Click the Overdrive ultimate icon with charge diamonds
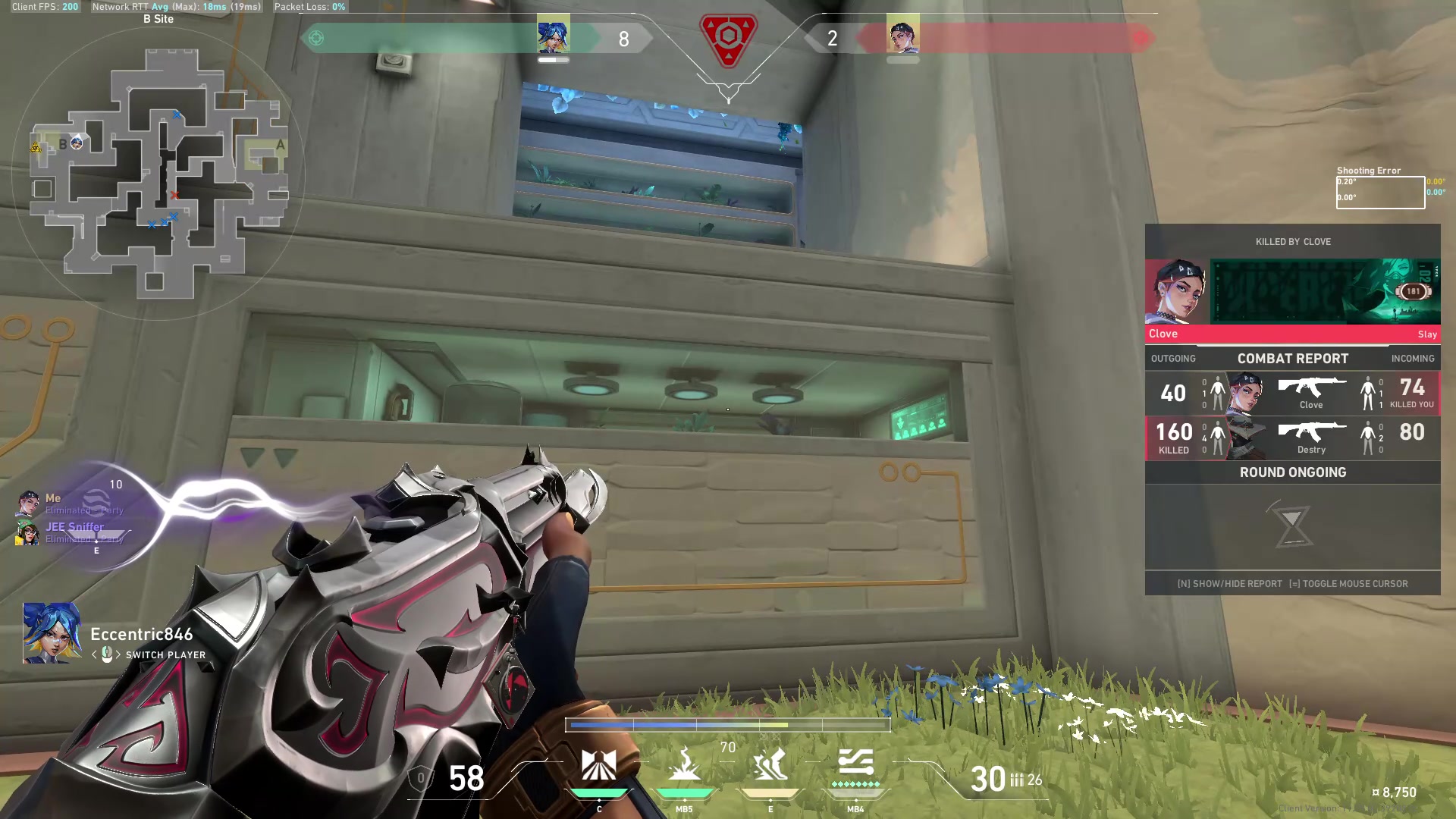Viewport: 1456px width, 819px height. coord(857,766)
